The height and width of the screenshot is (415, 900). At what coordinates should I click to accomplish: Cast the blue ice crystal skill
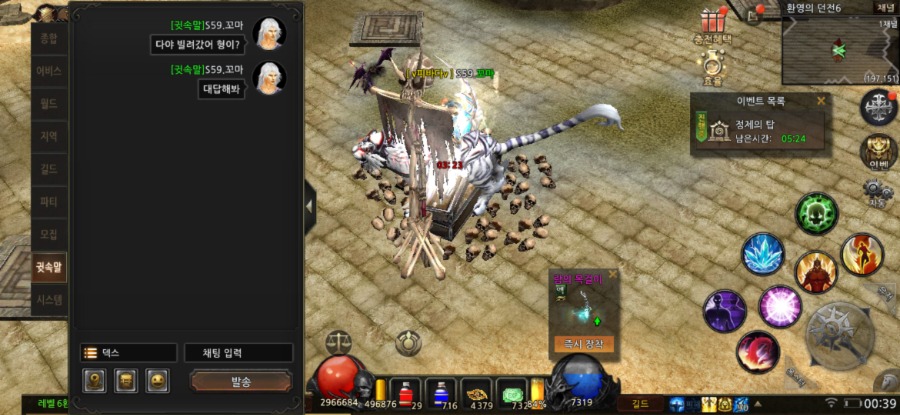(763, 254)
